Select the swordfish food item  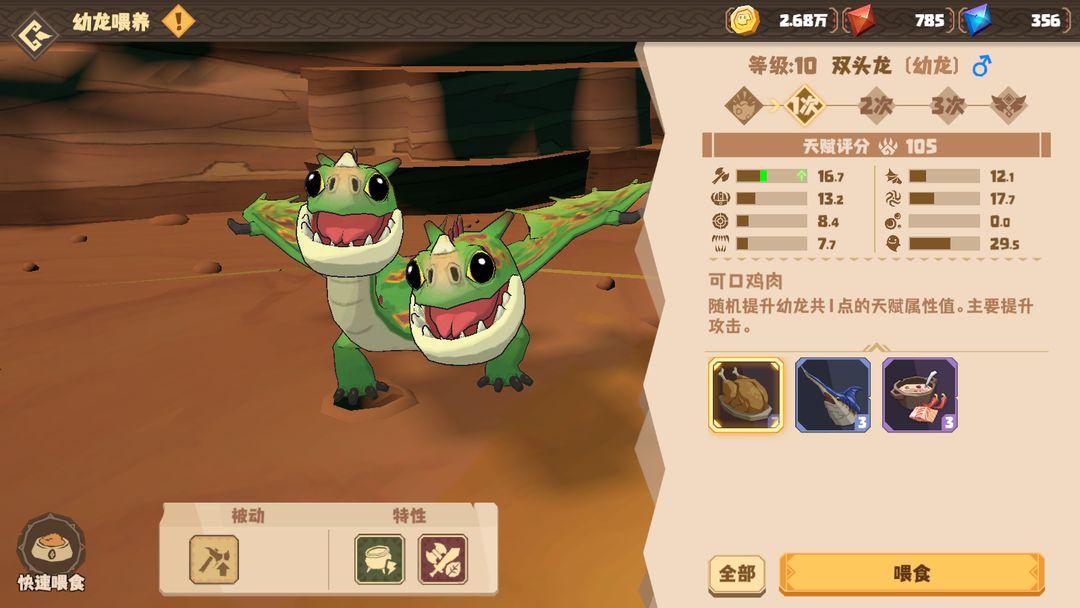point(833,395)
